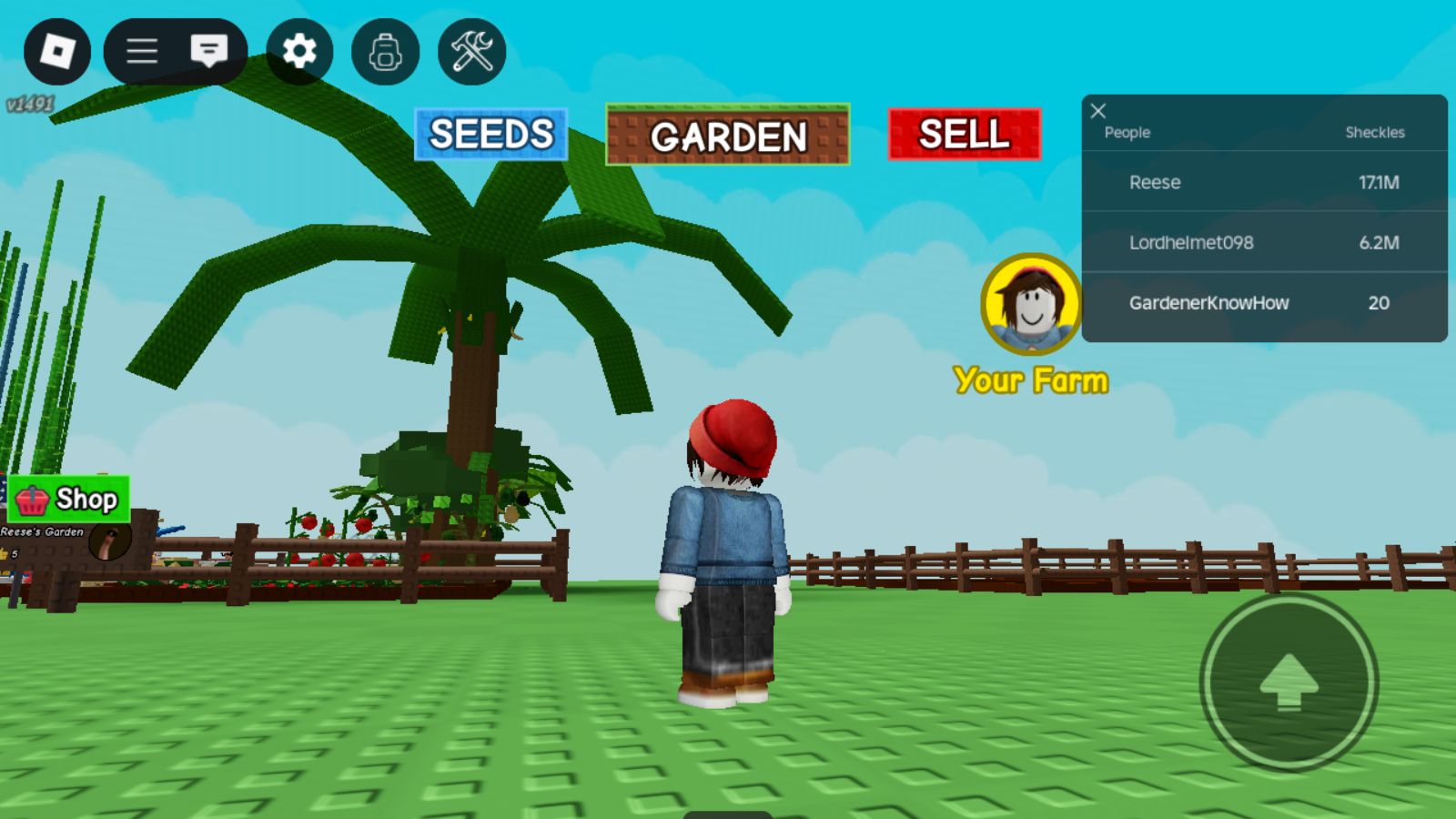Teleport to the GARDEN
The height and width of the screenshot is (819, 1456).
pyautogui.click(x=728, y=136)
